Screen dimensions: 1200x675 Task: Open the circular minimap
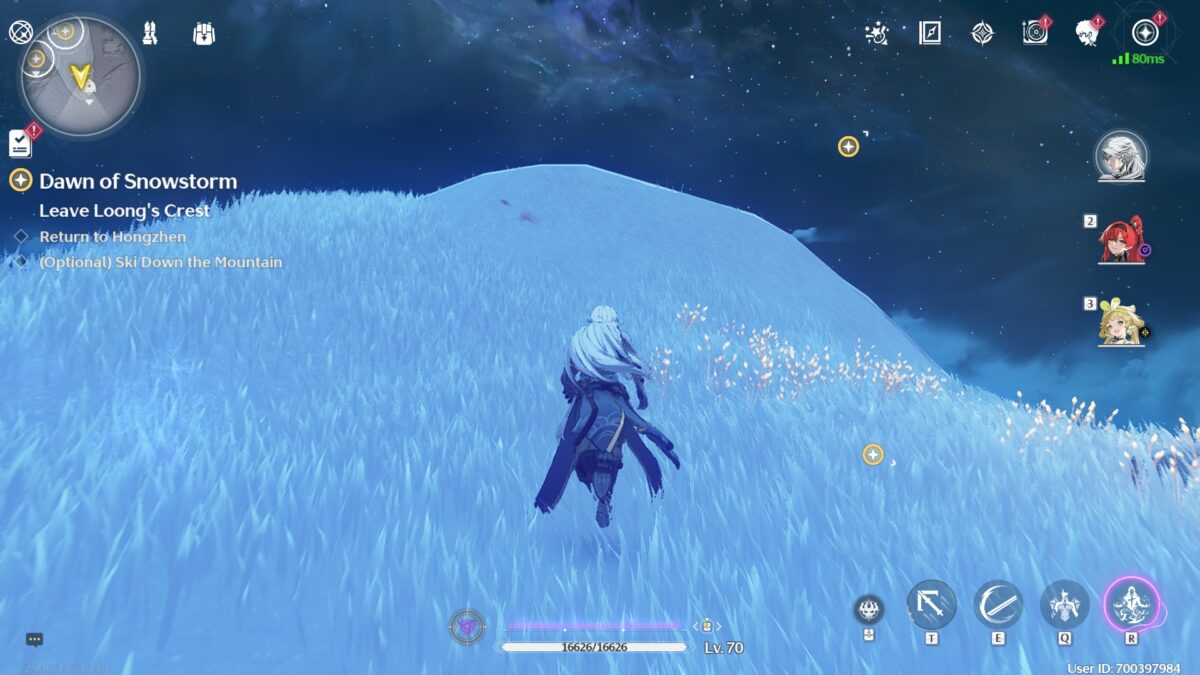(80, 78)
